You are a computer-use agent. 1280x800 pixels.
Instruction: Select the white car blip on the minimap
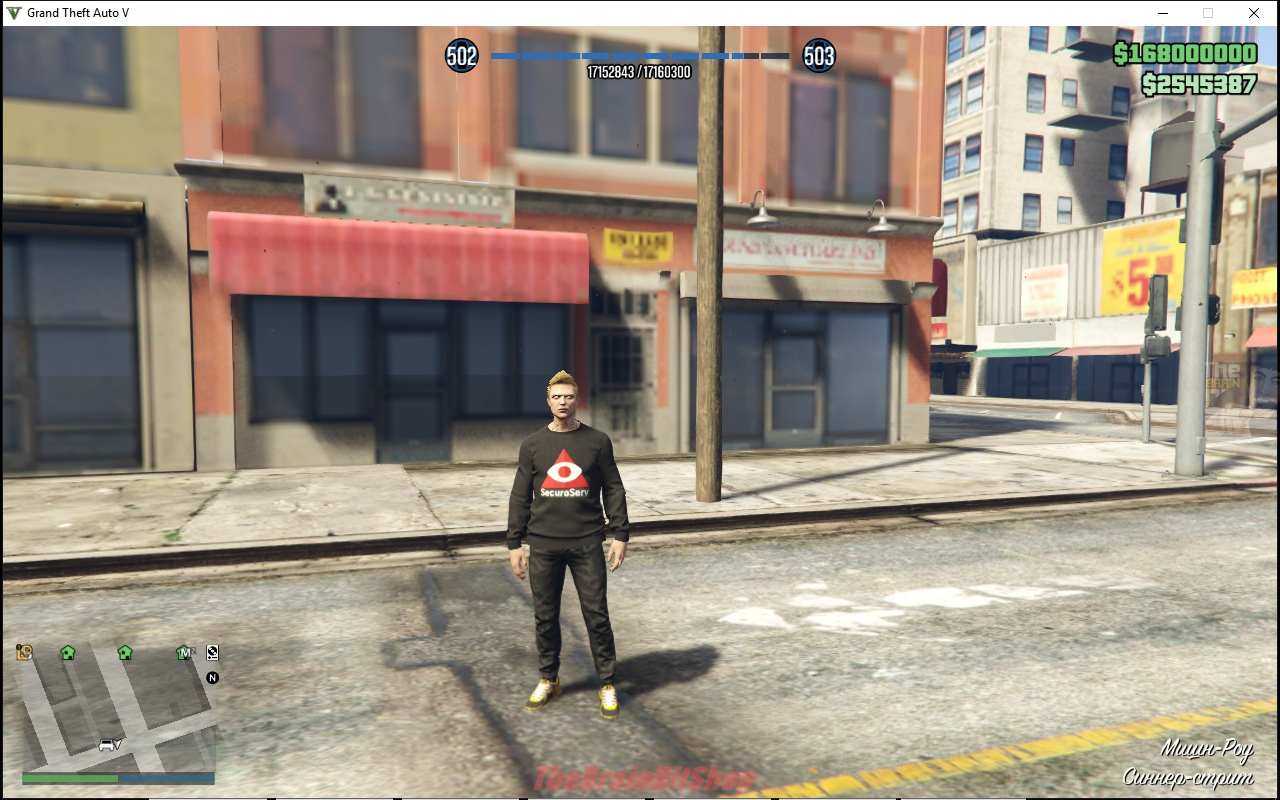tap(107, 745)
